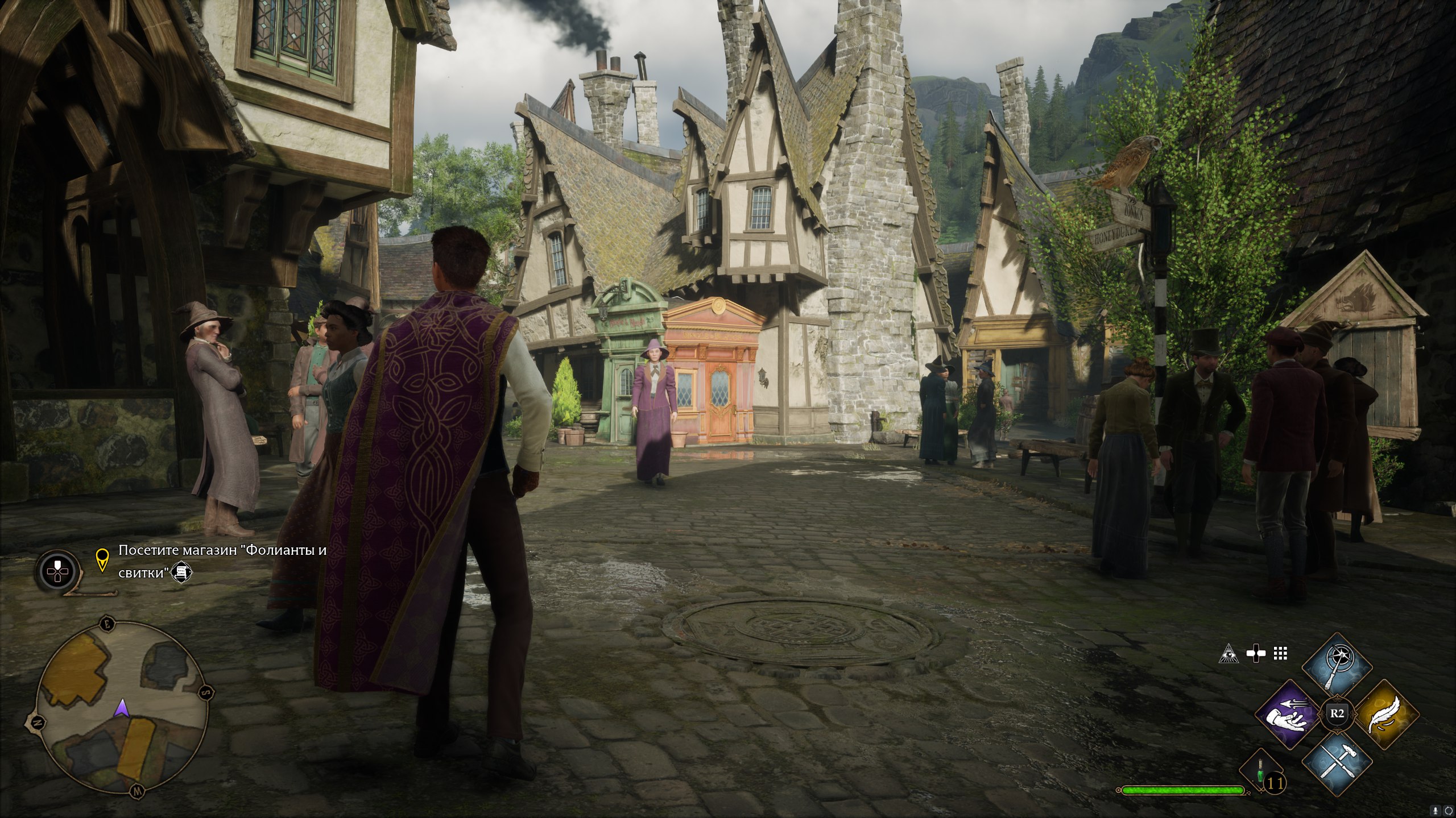Image resolution: width=1456 pixels, height=818 pixels.
Task: Activate the hammer and wand Reparo spell
Action: [x=1336, y=762]
